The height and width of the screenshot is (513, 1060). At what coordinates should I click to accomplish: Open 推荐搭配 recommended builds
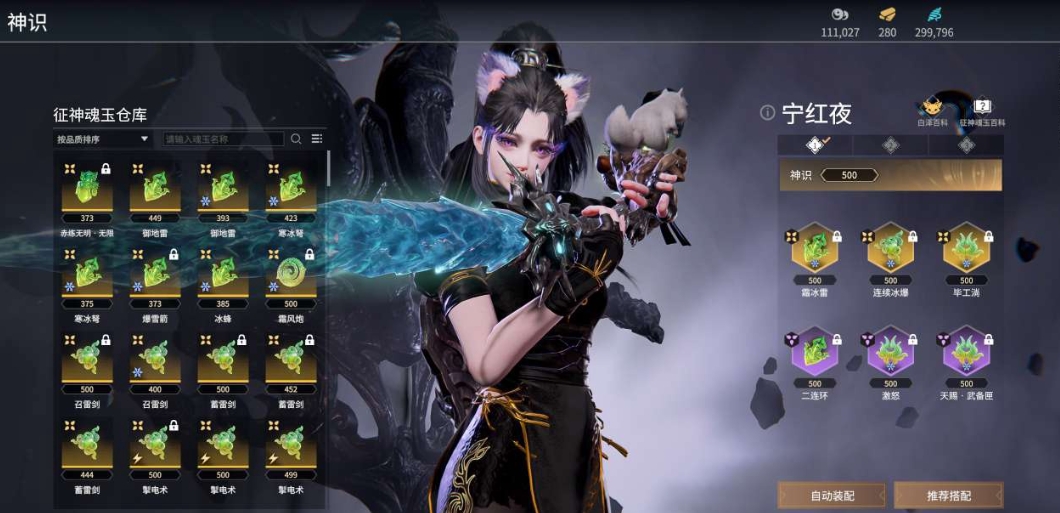[x=948, y=495]
